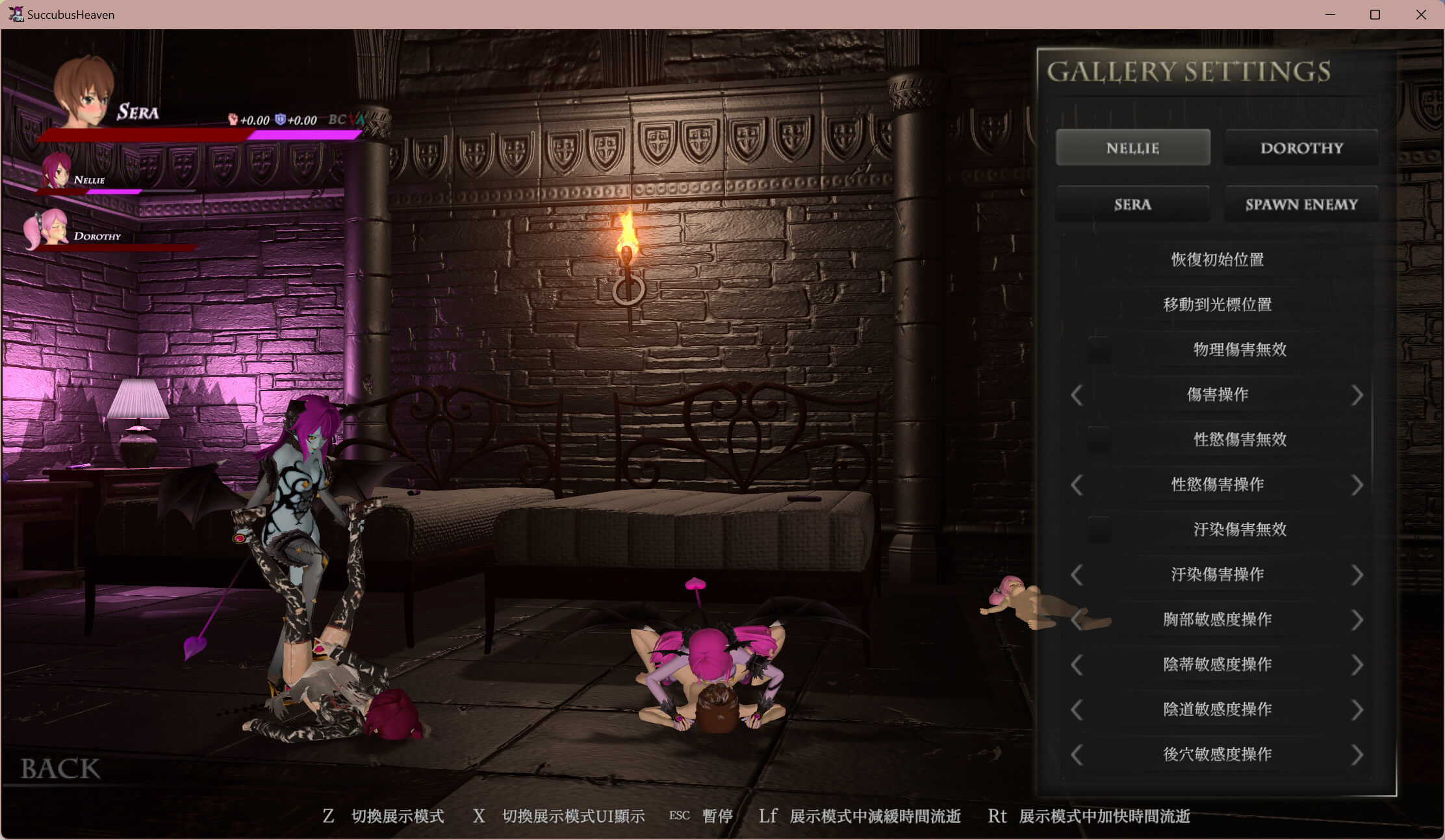The image size is (1445, 840).
Task: Raise 陰道敏感度操作 with right arrow
Action: pos(1357,709)
